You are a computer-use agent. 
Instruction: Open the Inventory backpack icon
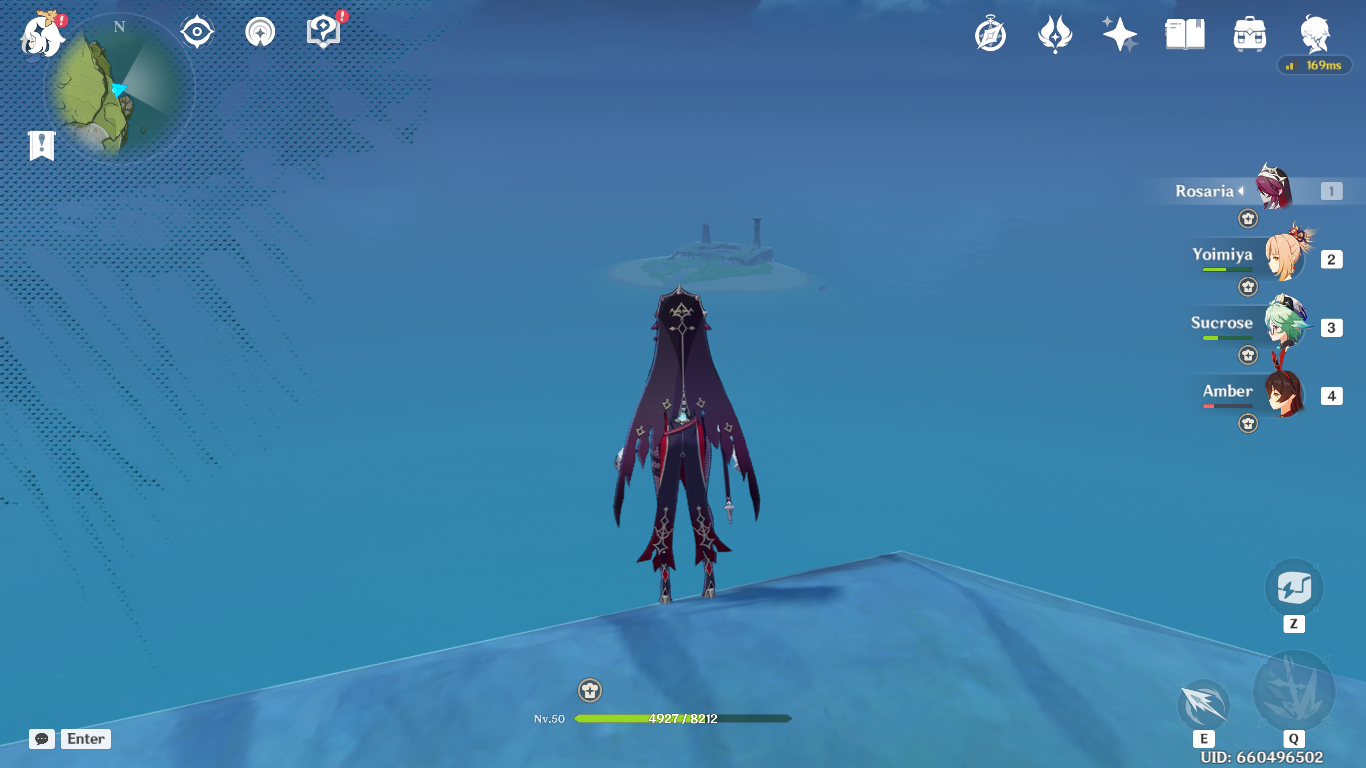pyautogui.click(x=1249, y=33)
